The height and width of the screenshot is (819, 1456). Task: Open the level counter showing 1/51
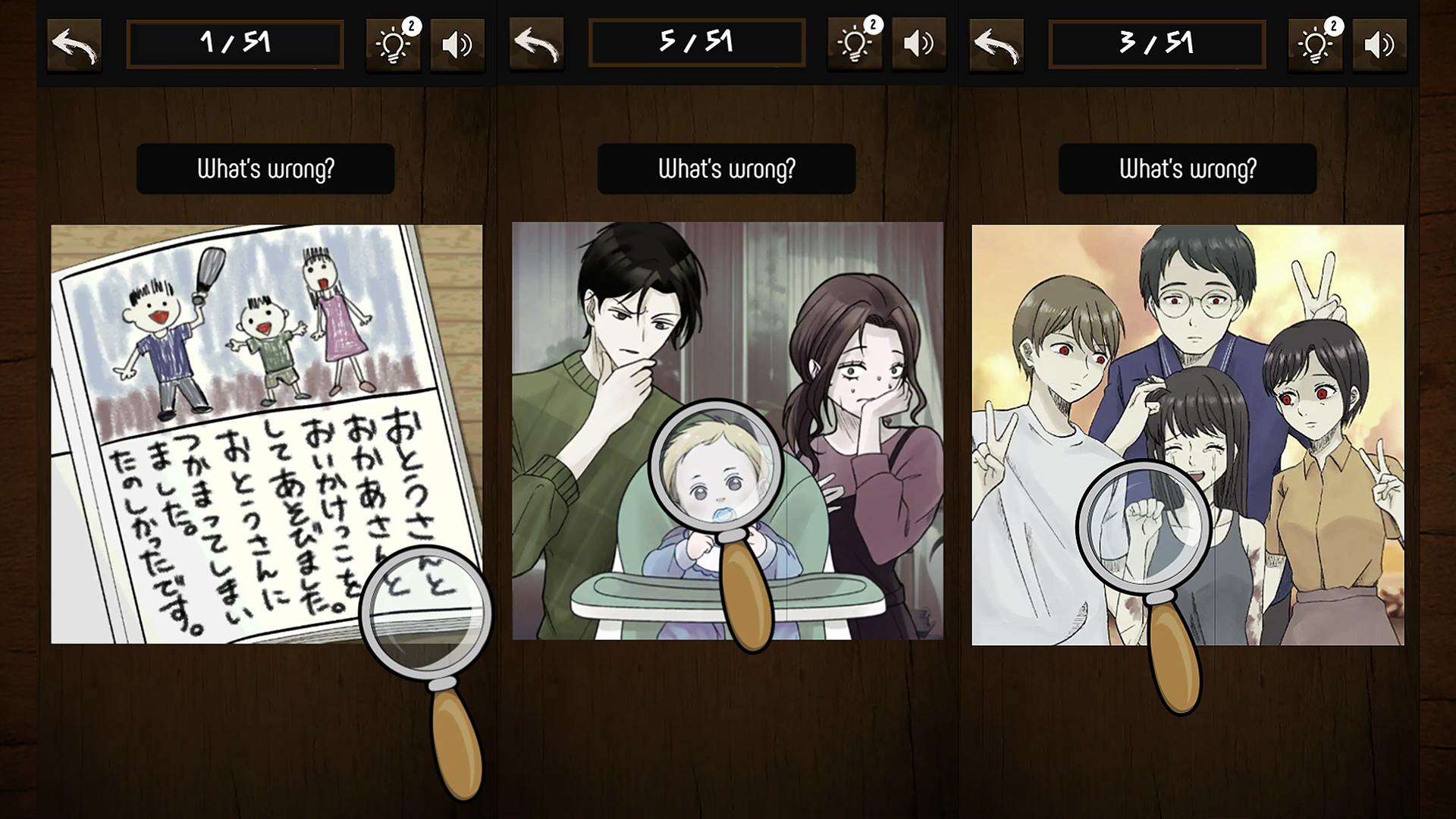point(235,43)
